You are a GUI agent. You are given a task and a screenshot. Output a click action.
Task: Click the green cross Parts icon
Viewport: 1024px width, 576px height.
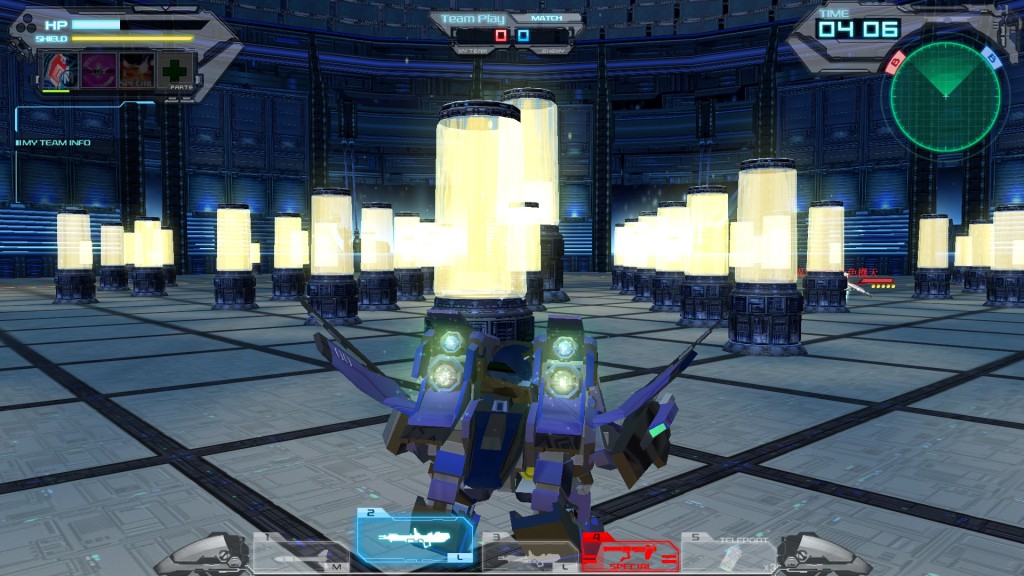tap(177, 71)
